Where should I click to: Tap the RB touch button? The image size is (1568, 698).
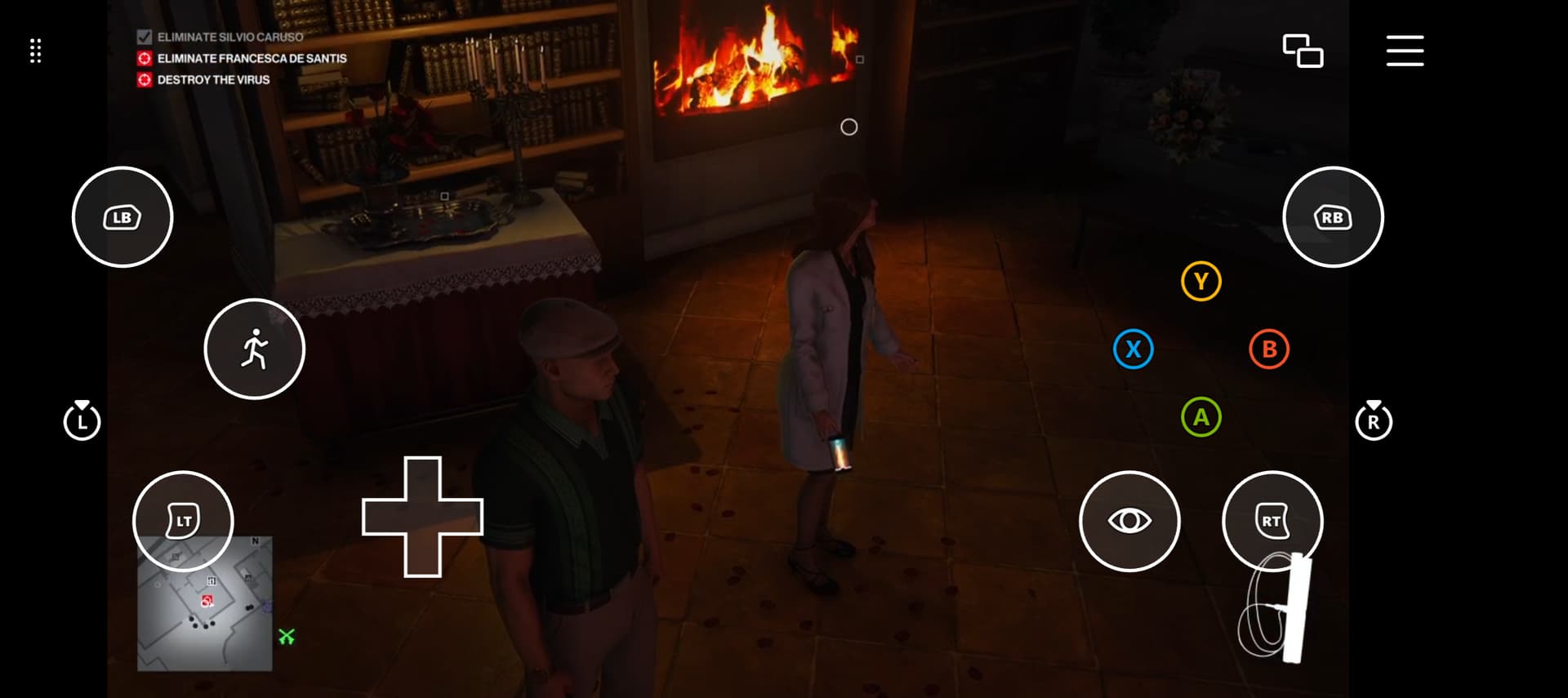pos(1333,217)
